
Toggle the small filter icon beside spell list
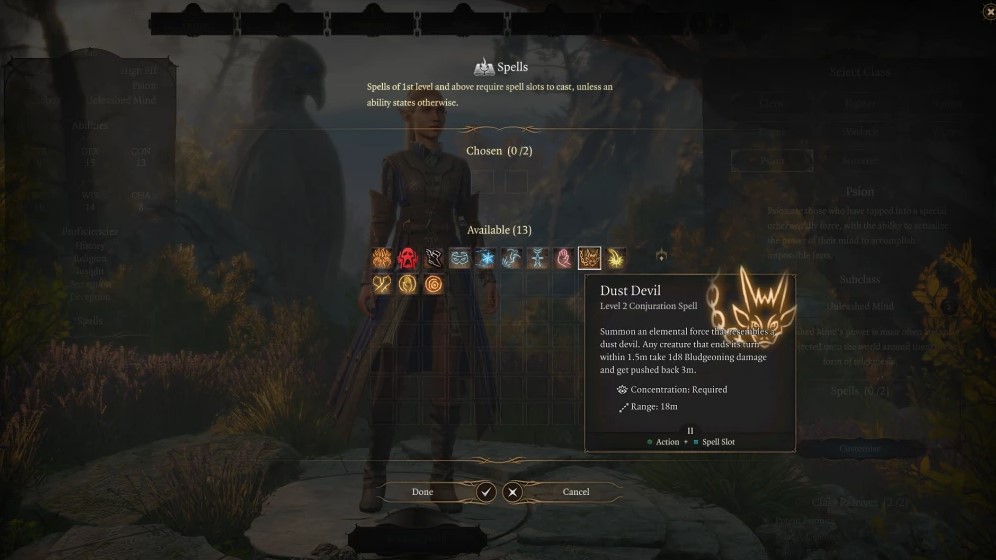661,258
